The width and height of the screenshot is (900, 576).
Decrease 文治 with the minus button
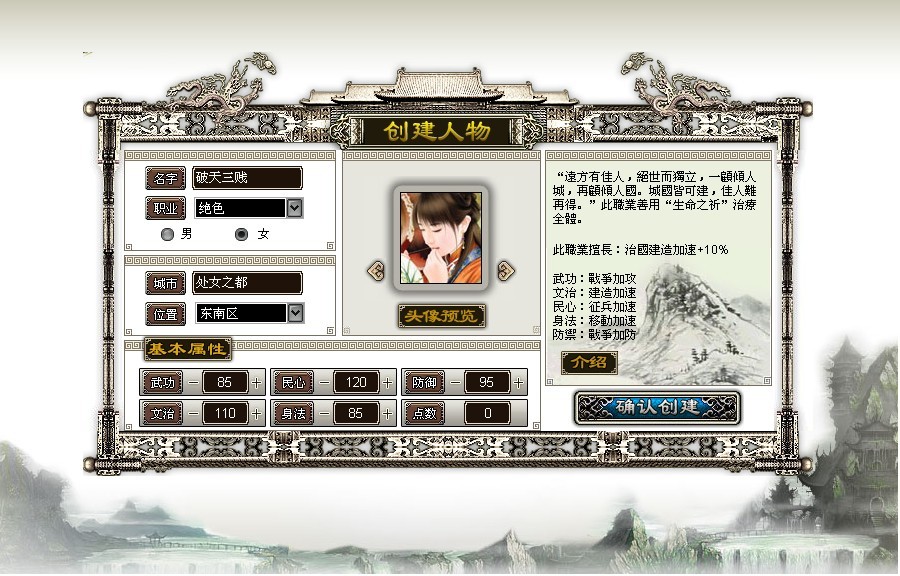click(192, 413)
